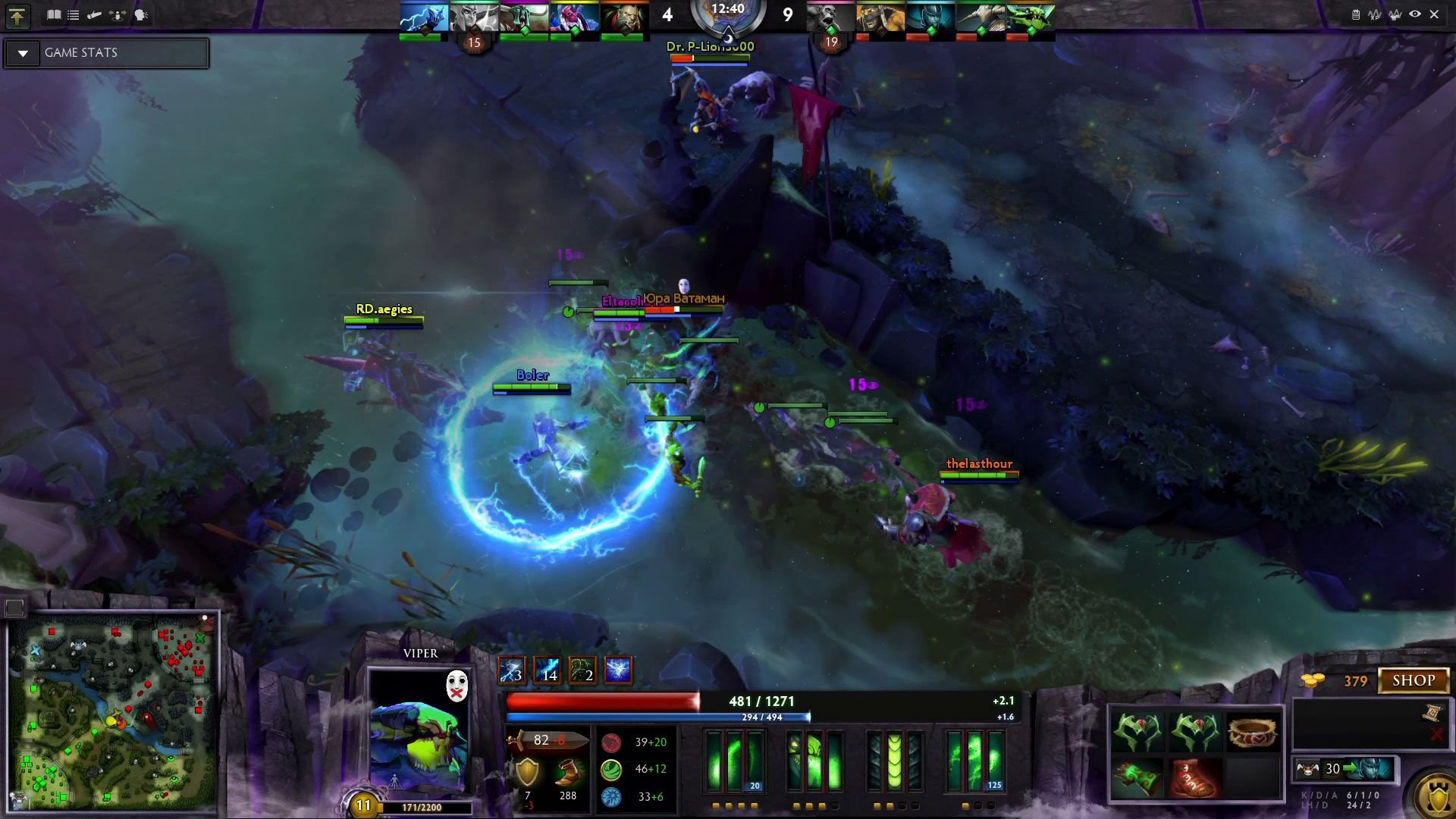This screenshot has width=1456, height=819.
Task: Open the combat log book icon
Action: [54, 14]
